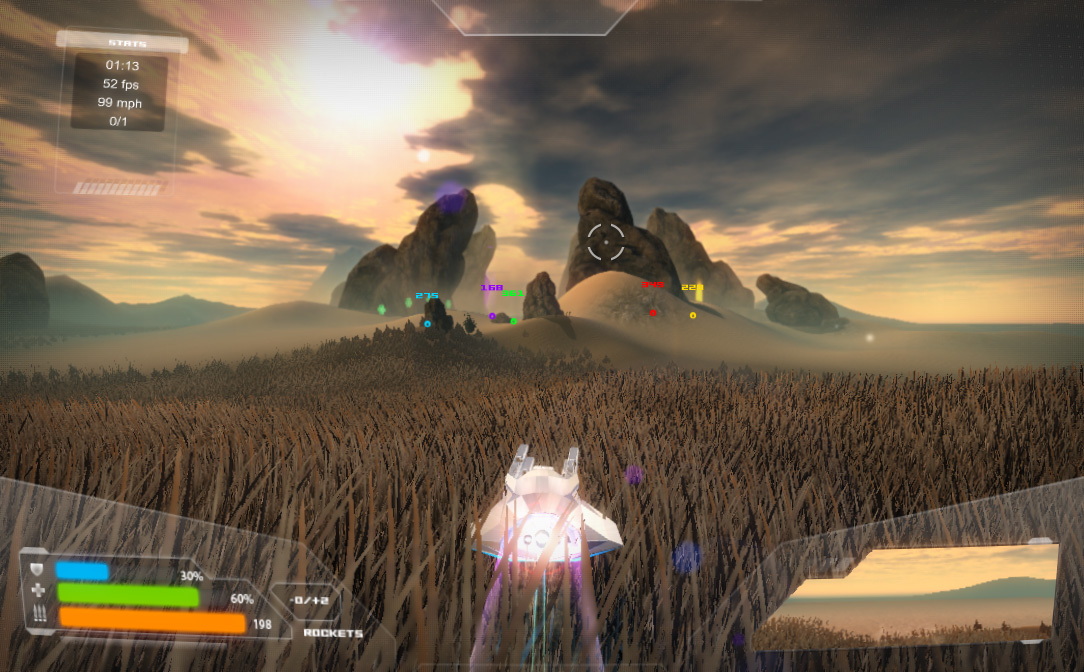Screen dimensions: 1084x672
Task: Click the STATS panel header
Action: click(x=122, y=43)
